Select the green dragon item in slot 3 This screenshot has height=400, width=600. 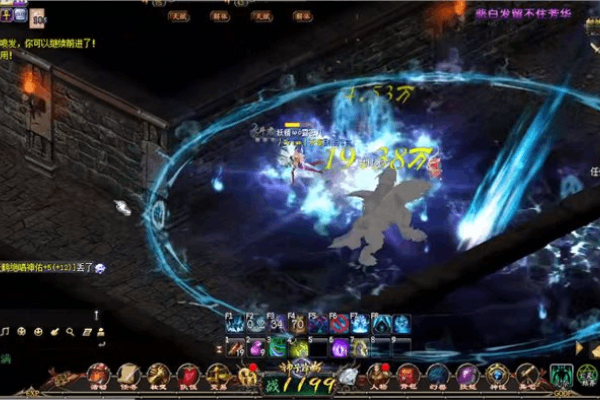277,347
